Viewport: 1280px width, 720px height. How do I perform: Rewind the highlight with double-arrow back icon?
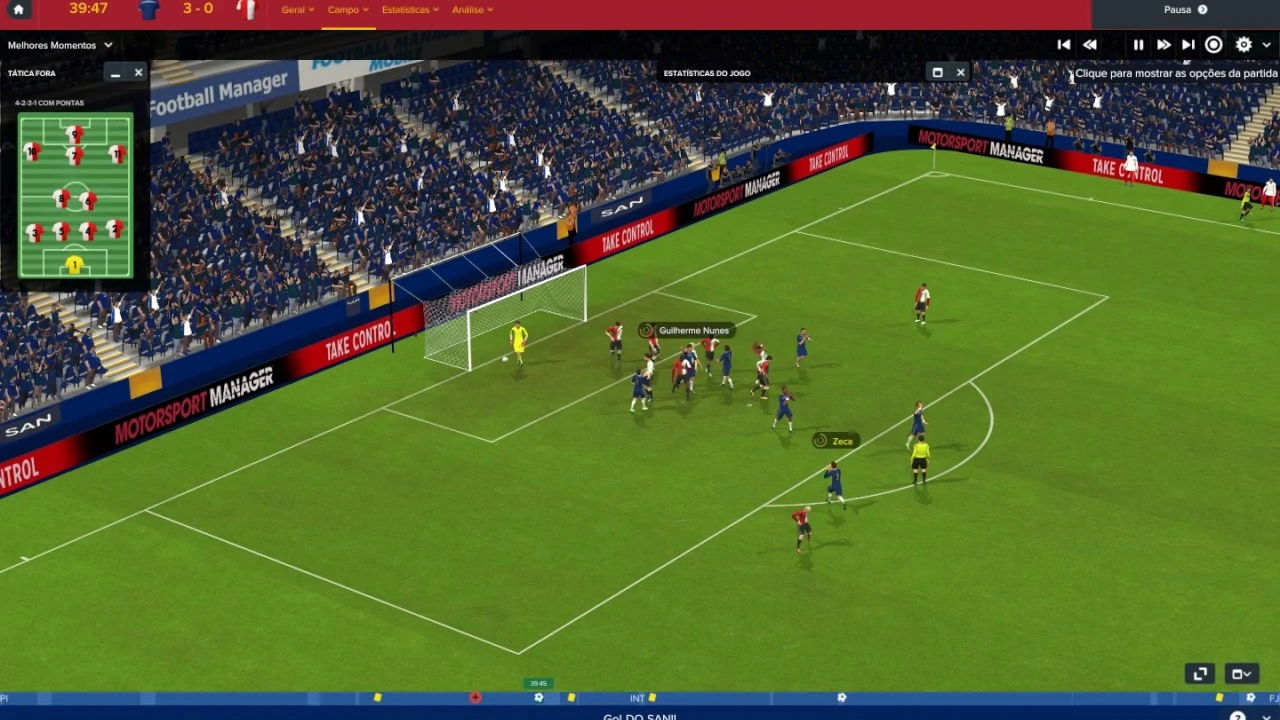click(1089, 44)
